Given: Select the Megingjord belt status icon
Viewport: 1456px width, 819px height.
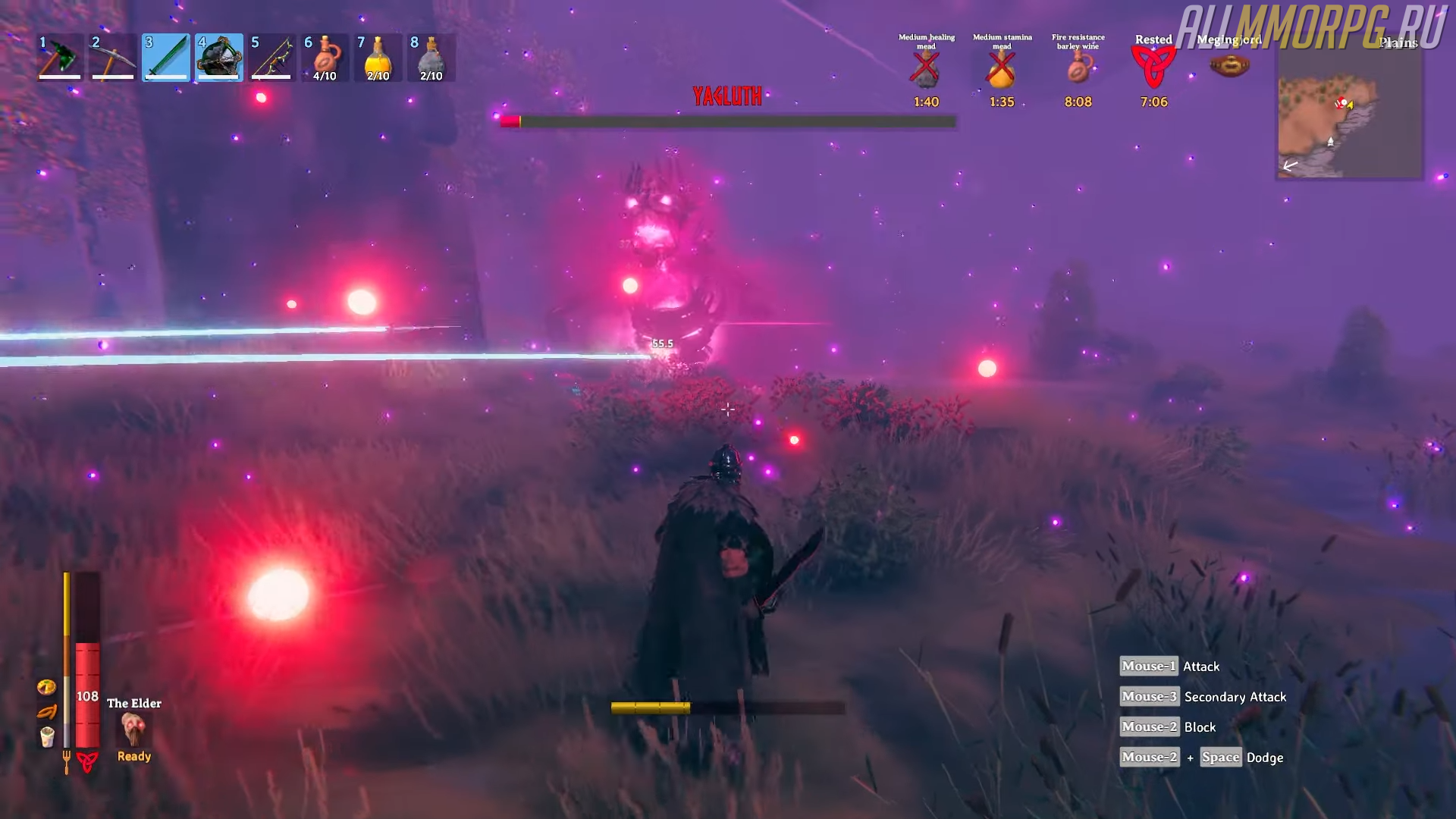Looking at the screenshot, I should 1229,67.
